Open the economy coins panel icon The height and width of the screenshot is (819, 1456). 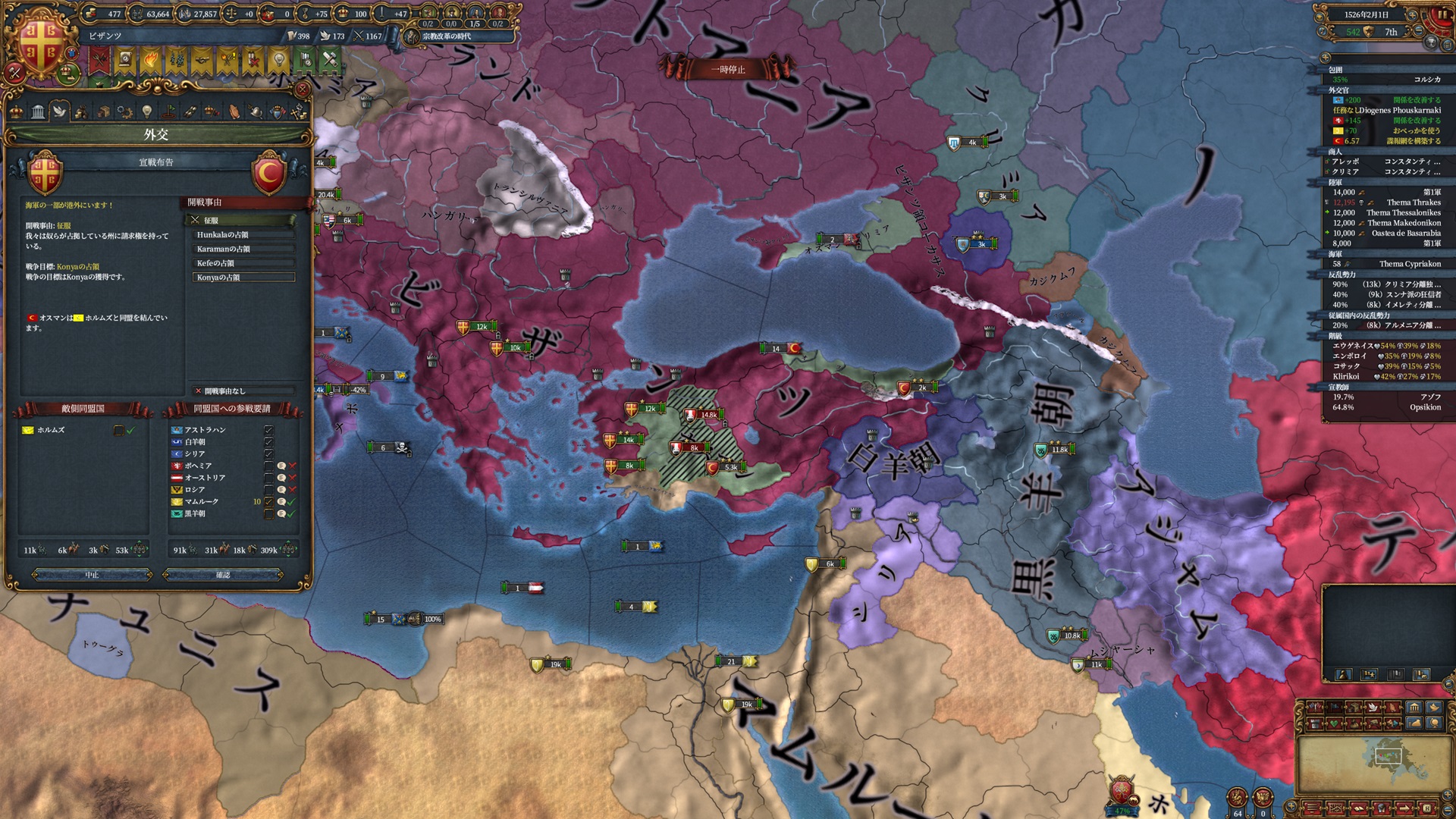(82, 111)
